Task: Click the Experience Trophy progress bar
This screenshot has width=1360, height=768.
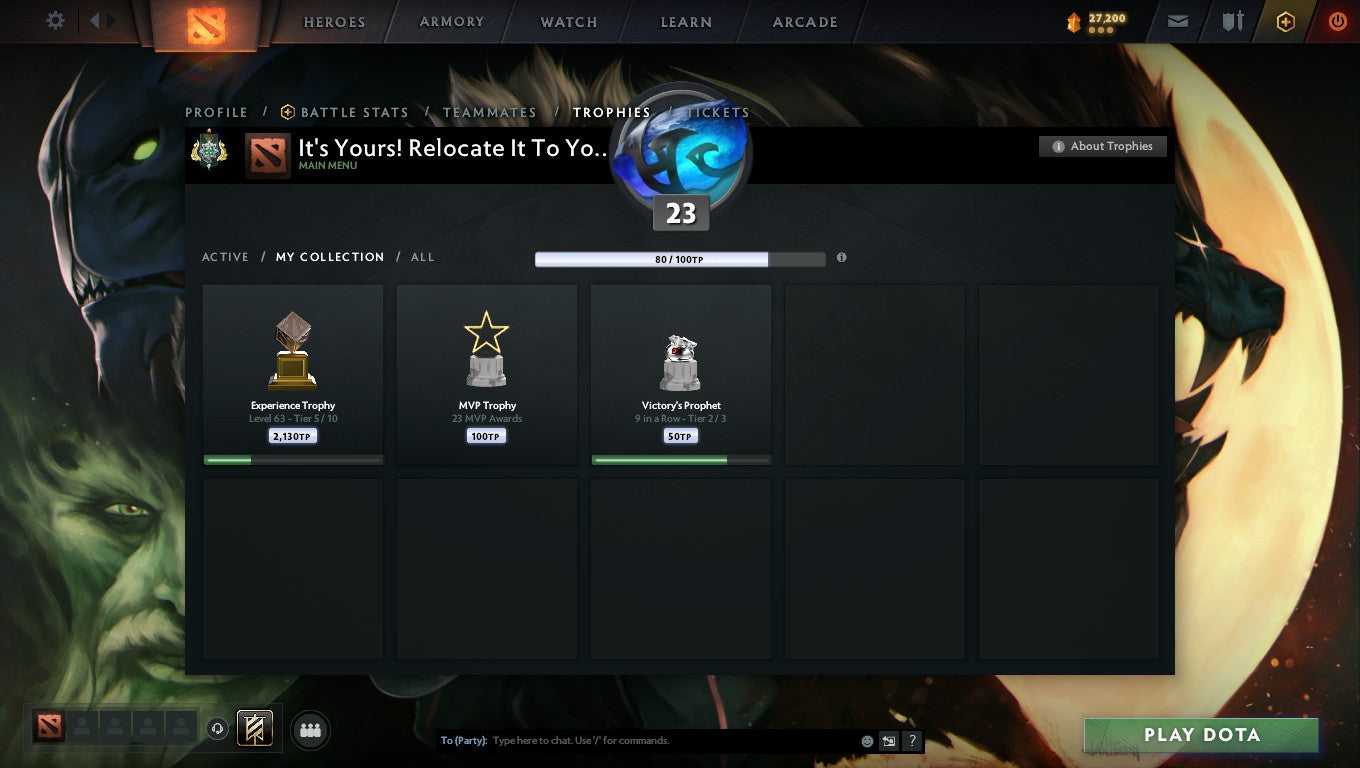Action: [292, 460]
